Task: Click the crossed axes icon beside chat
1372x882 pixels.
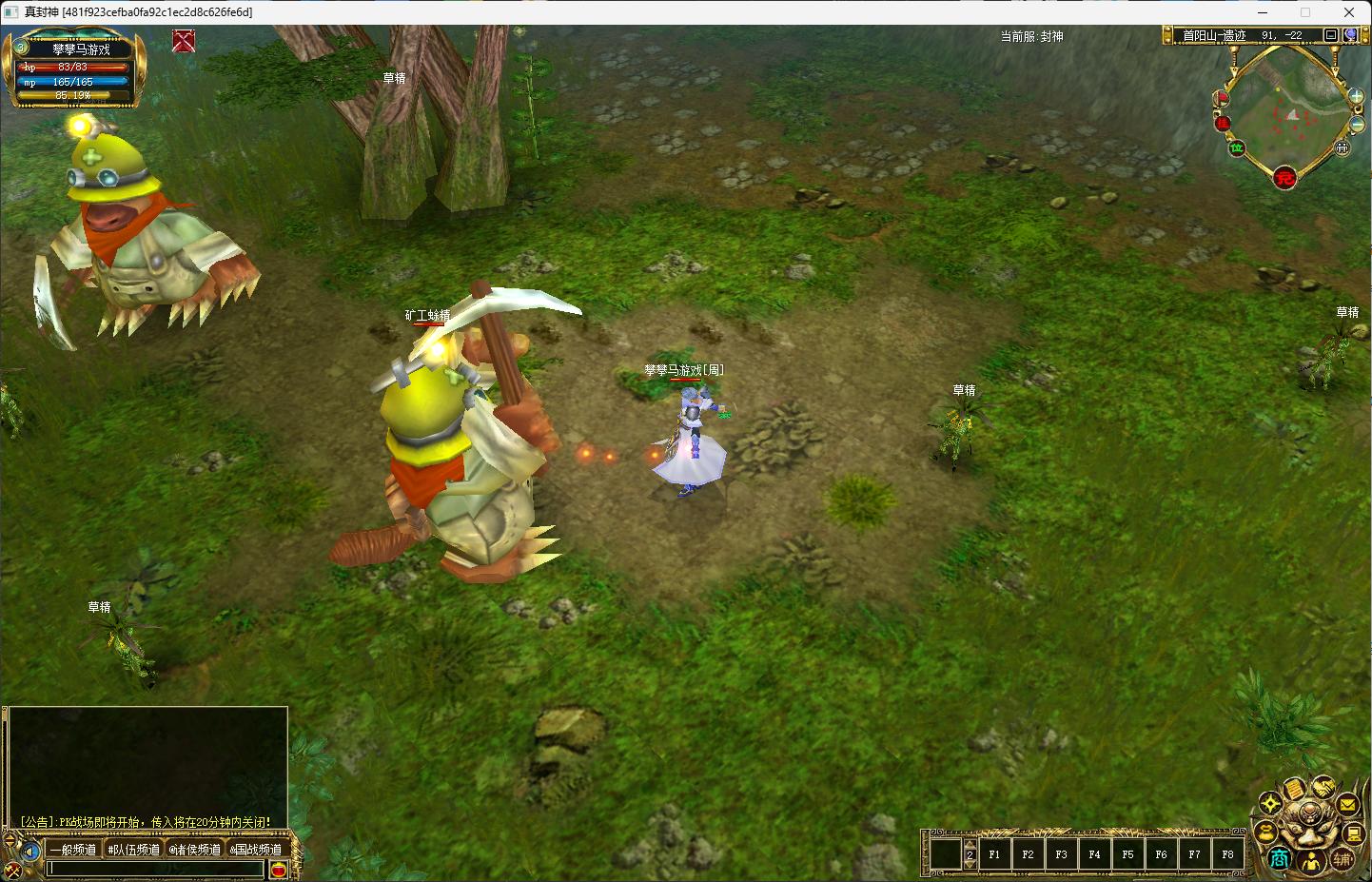Action: click(12, 869)
